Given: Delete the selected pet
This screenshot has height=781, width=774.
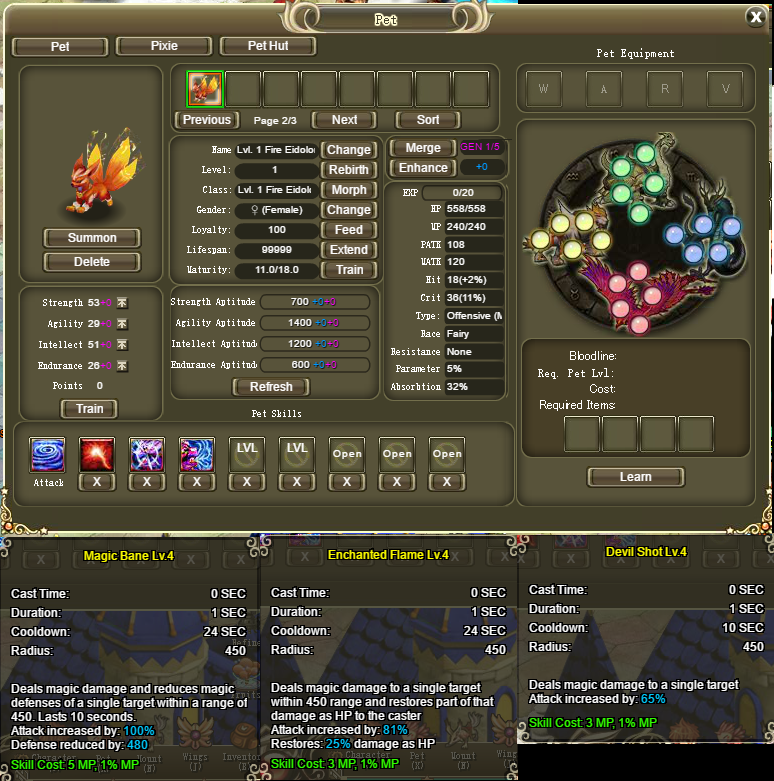Looking at the screenshot, I should 92,262.
